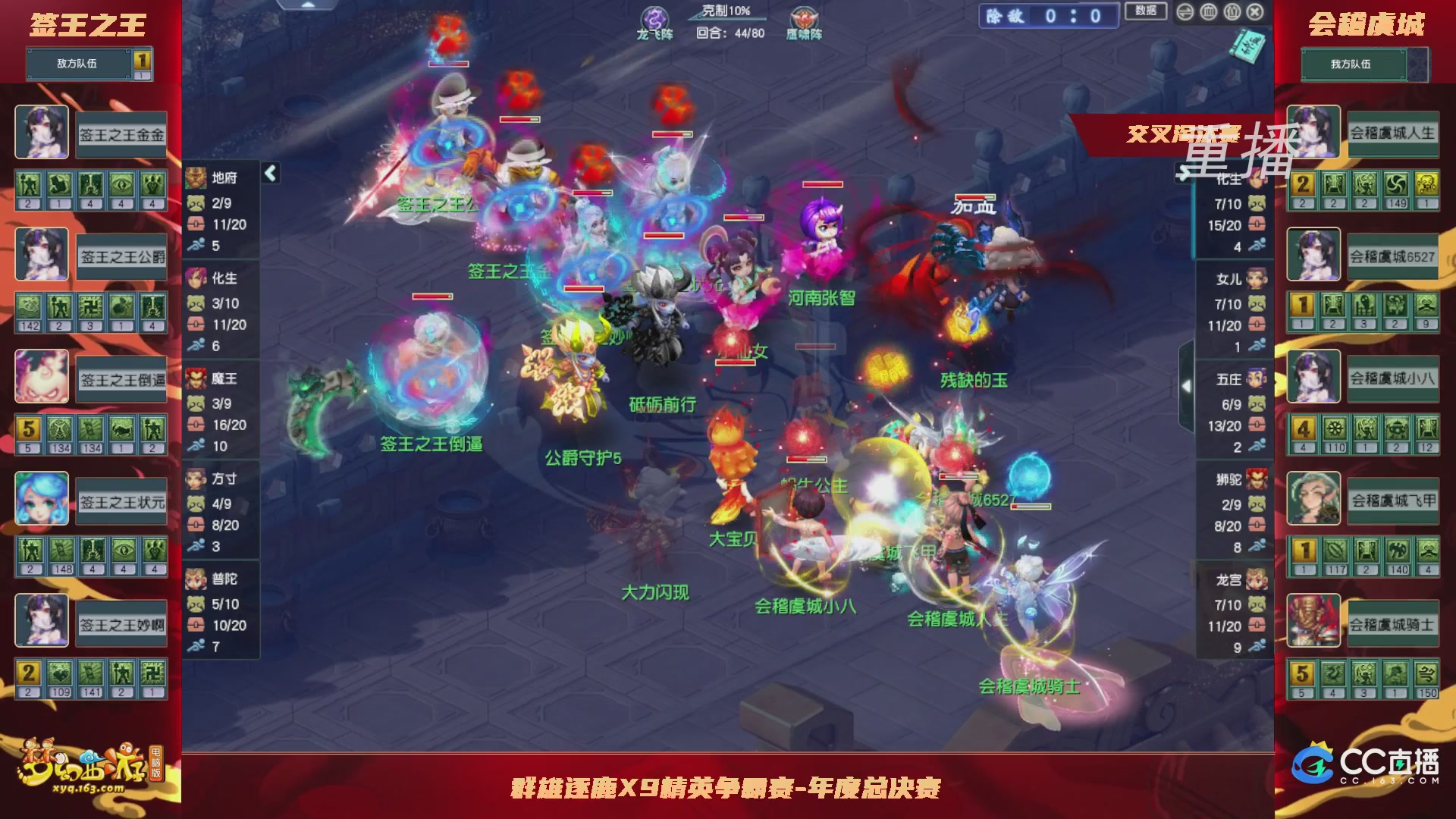Click 签王之王金金 player portrait thumbnail

pos(42,133)
